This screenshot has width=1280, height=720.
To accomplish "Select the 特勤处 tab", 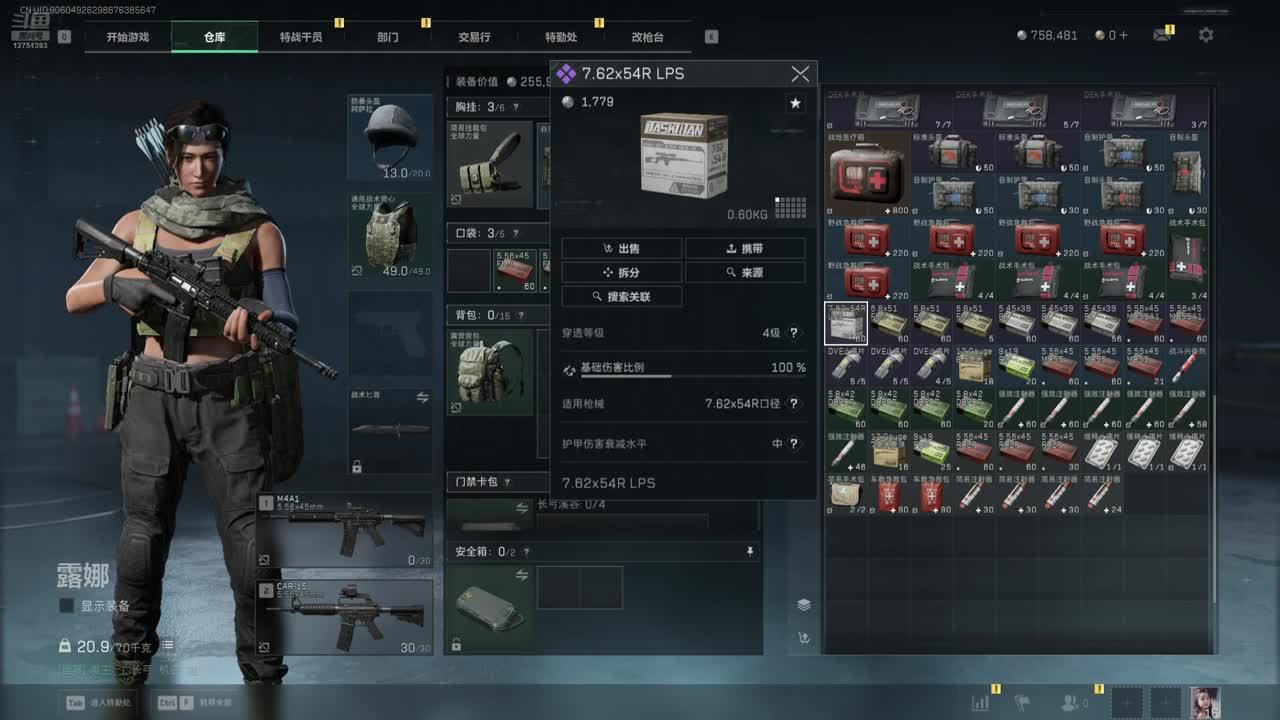I will [561, 37].
